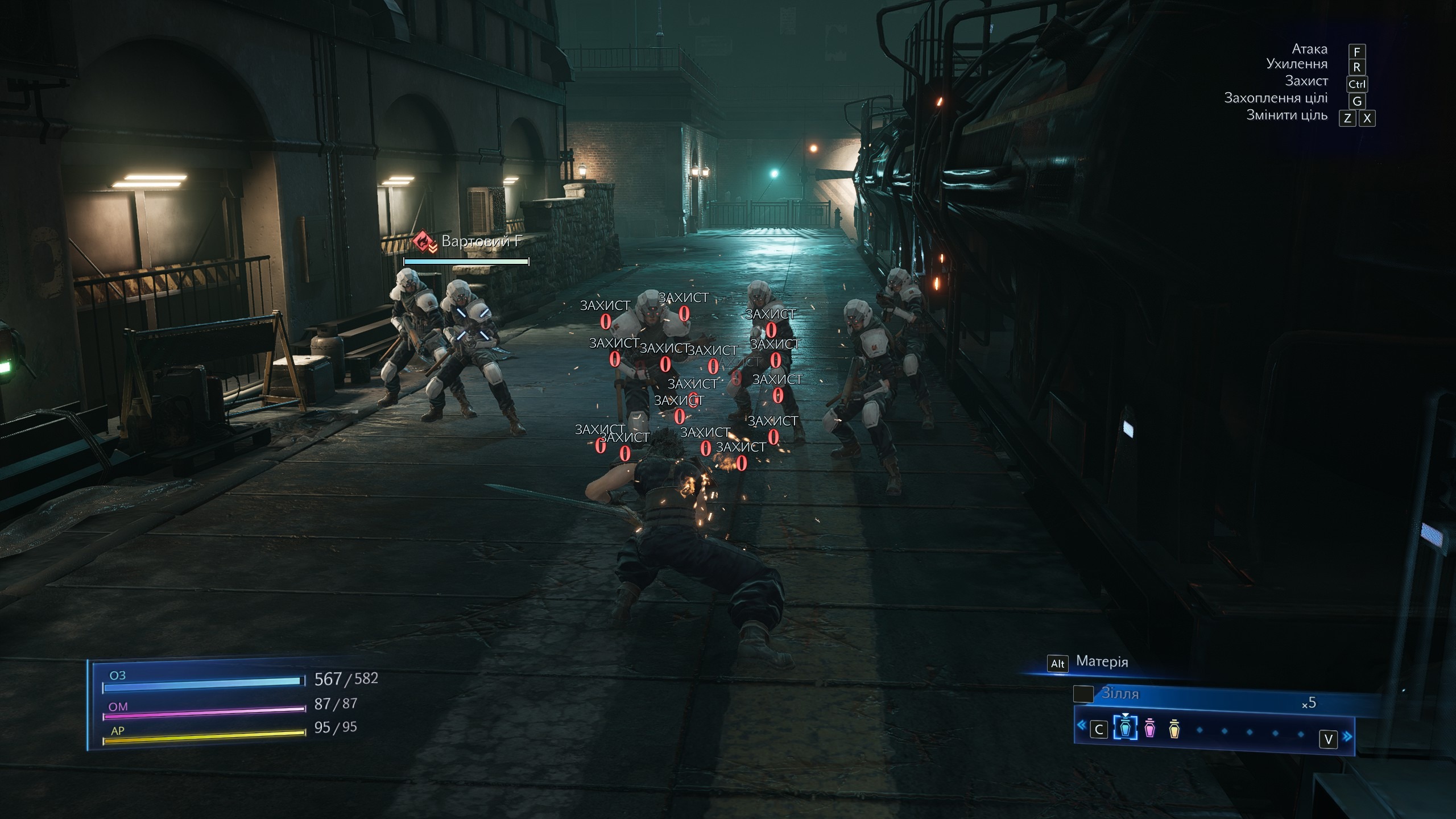Screen dimensions: 1456x819
Task: Select the blue potion in the item bar
Action: click(x=1124, y=729)
